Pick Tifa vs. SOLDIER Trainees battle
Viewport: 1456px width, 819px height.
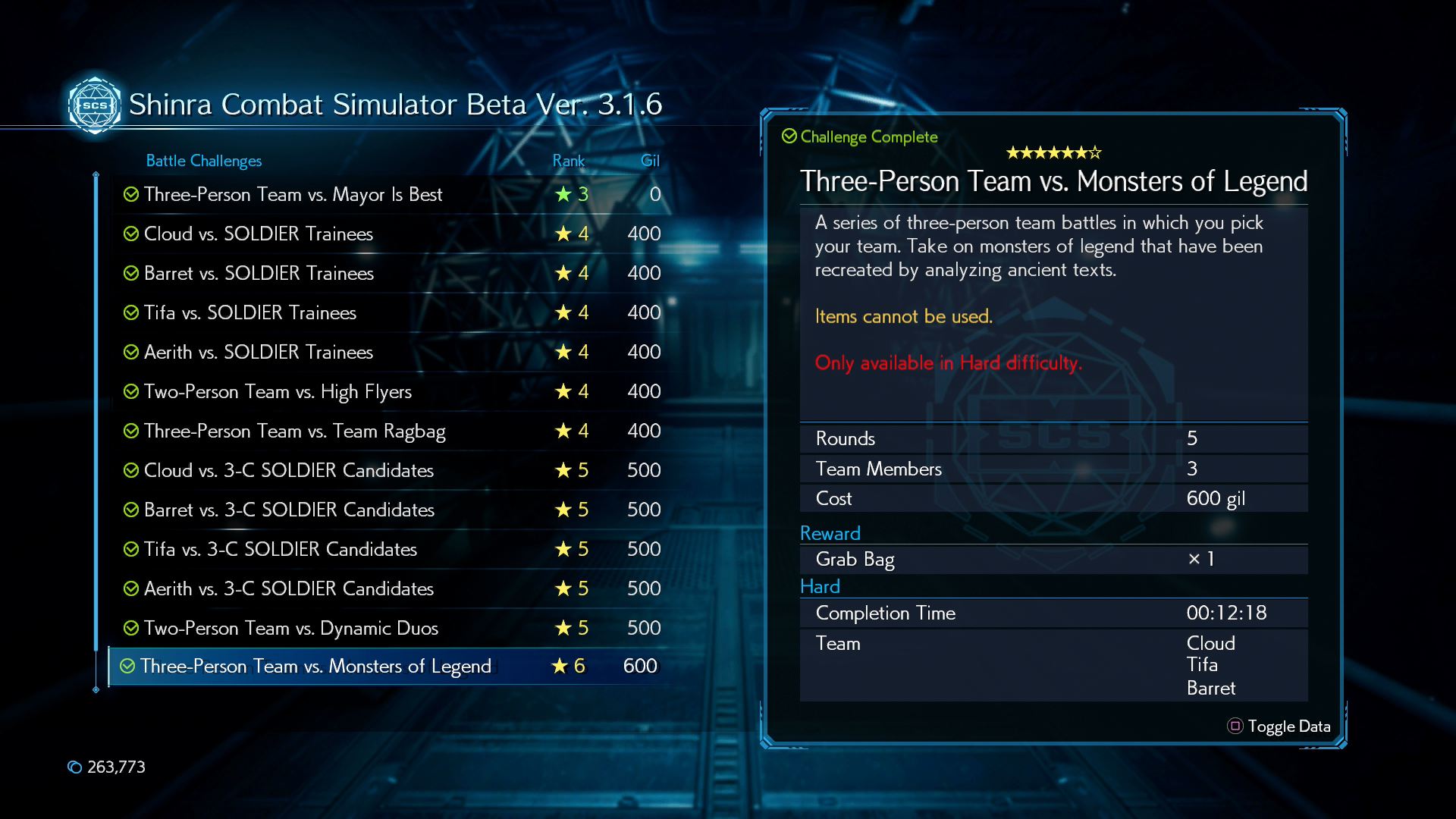click(x=250, y=313)
